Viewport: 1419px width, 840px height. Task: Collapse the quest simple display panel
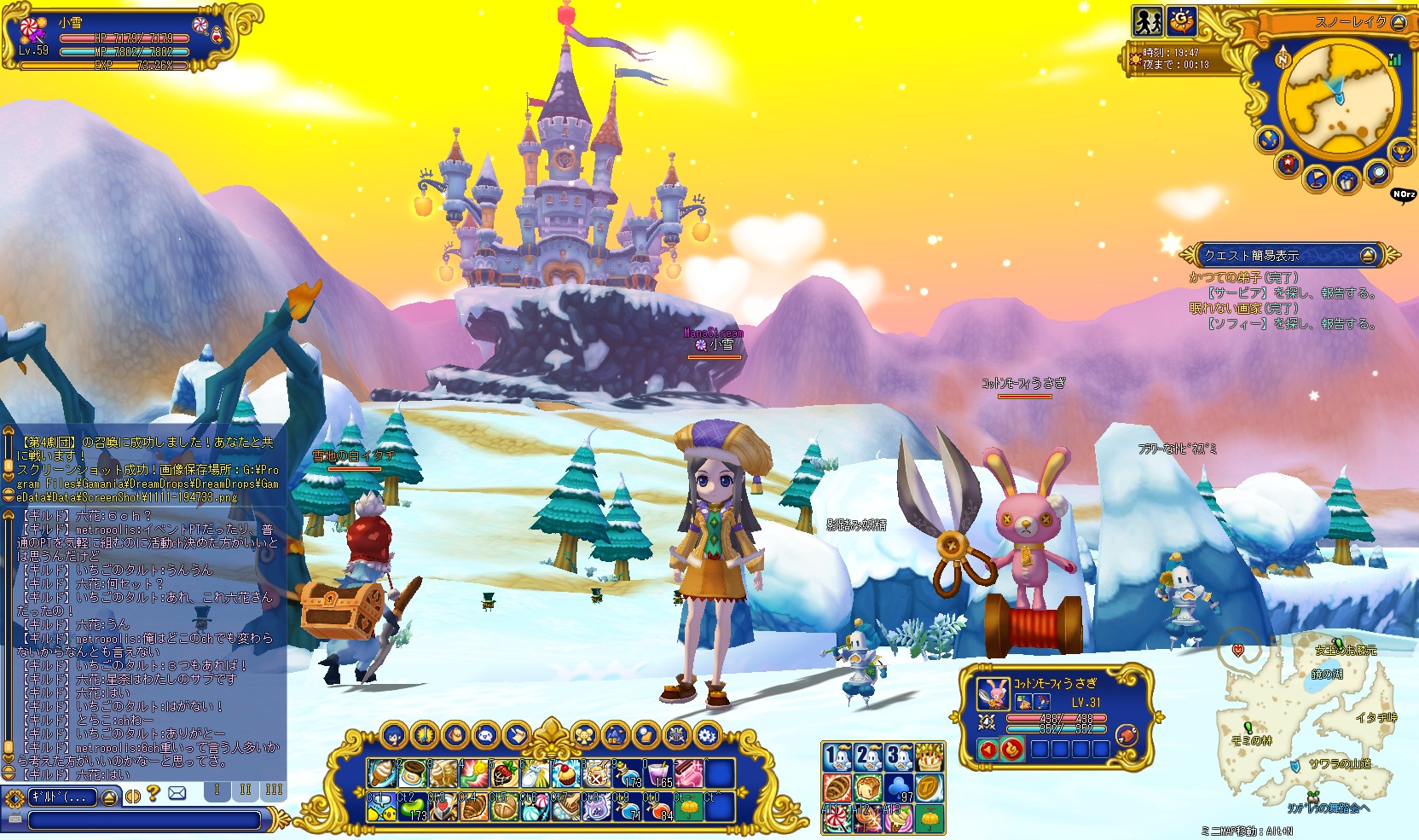pyautogui.click(x=1368, y=255)
